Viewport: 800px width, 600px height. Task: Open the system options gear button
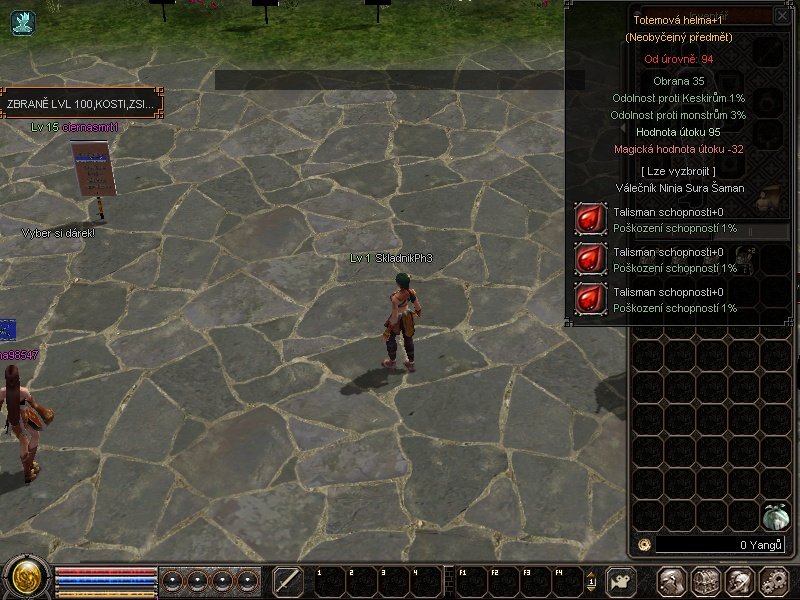[773, 581]
